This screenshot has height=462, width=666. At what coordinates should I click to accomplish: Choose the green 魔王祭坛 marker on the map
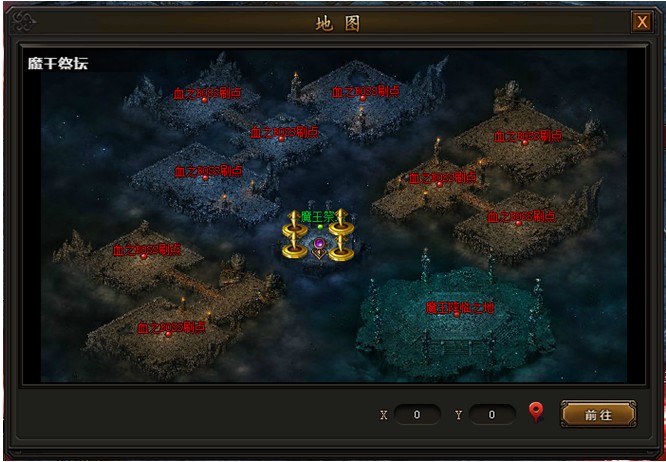click(319, 217)
